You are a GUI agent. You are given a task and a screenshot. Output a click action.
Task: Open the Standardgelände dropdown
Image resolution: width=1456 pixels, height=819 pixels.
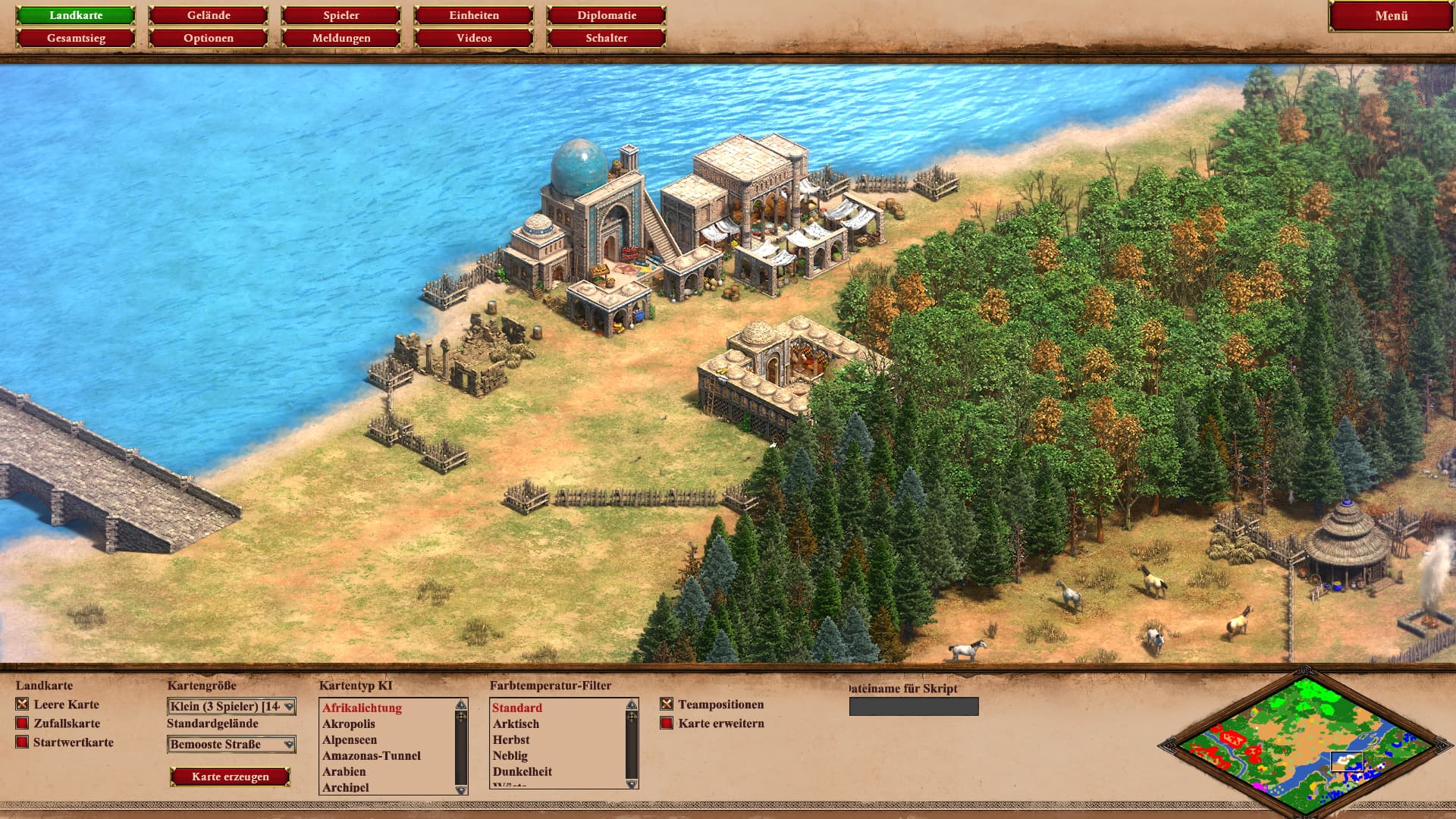coord(231,745)
